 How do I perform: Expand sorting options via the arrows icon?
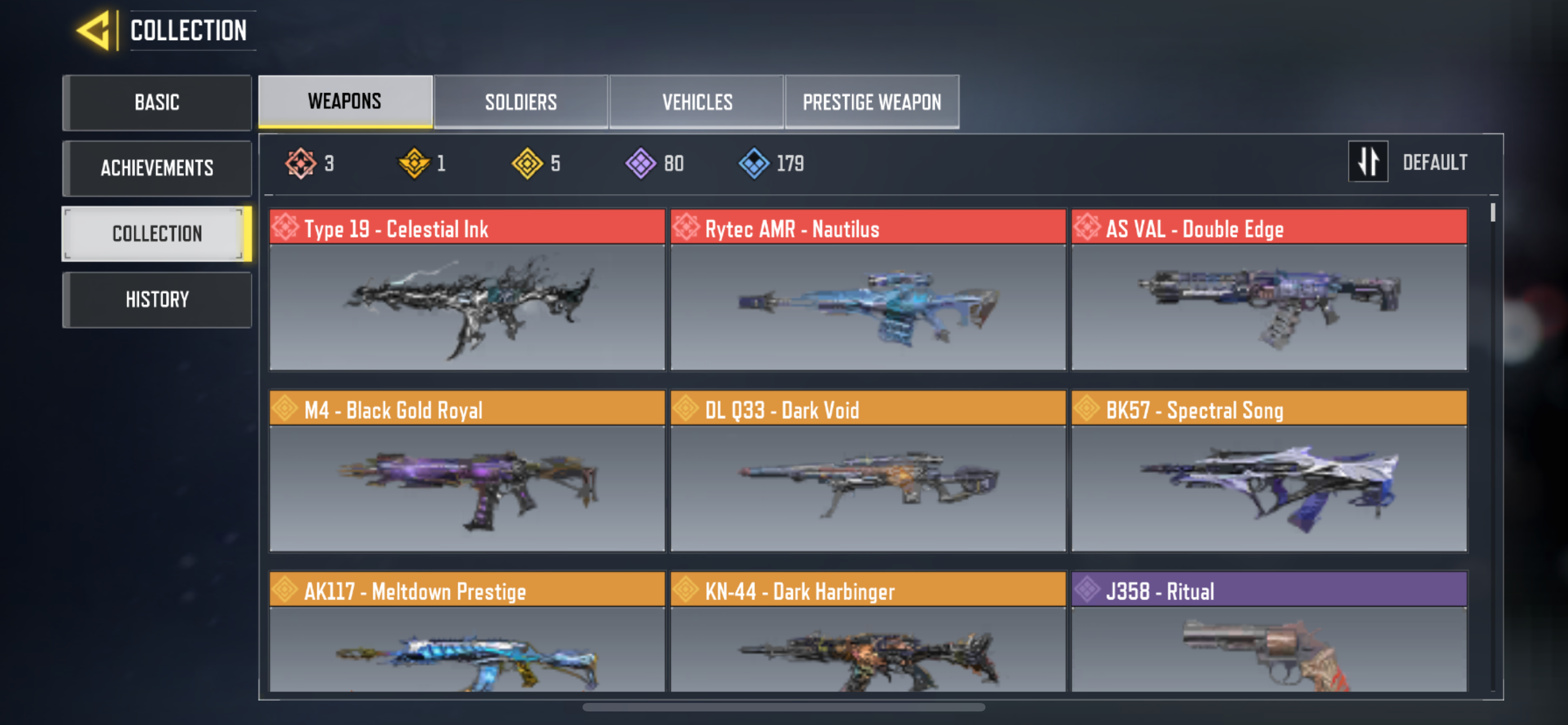(1368, 161)
